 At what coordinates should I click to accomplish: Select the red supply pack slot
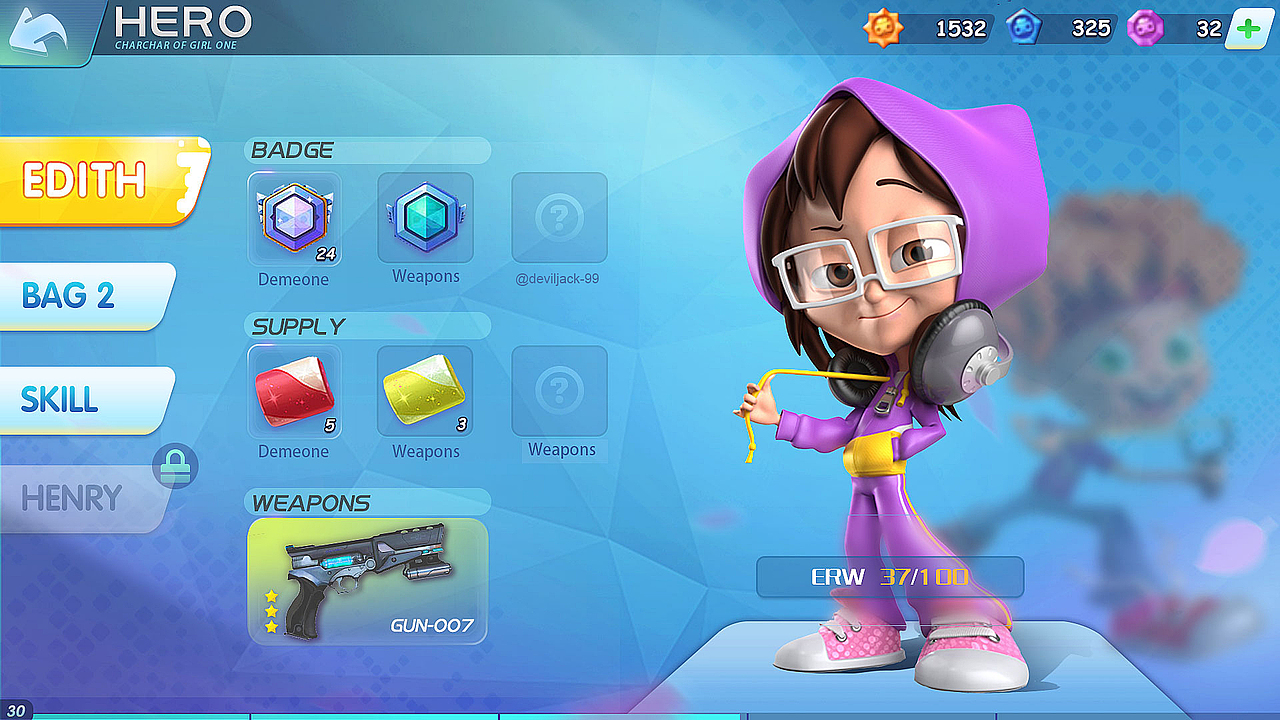point(294,392)
